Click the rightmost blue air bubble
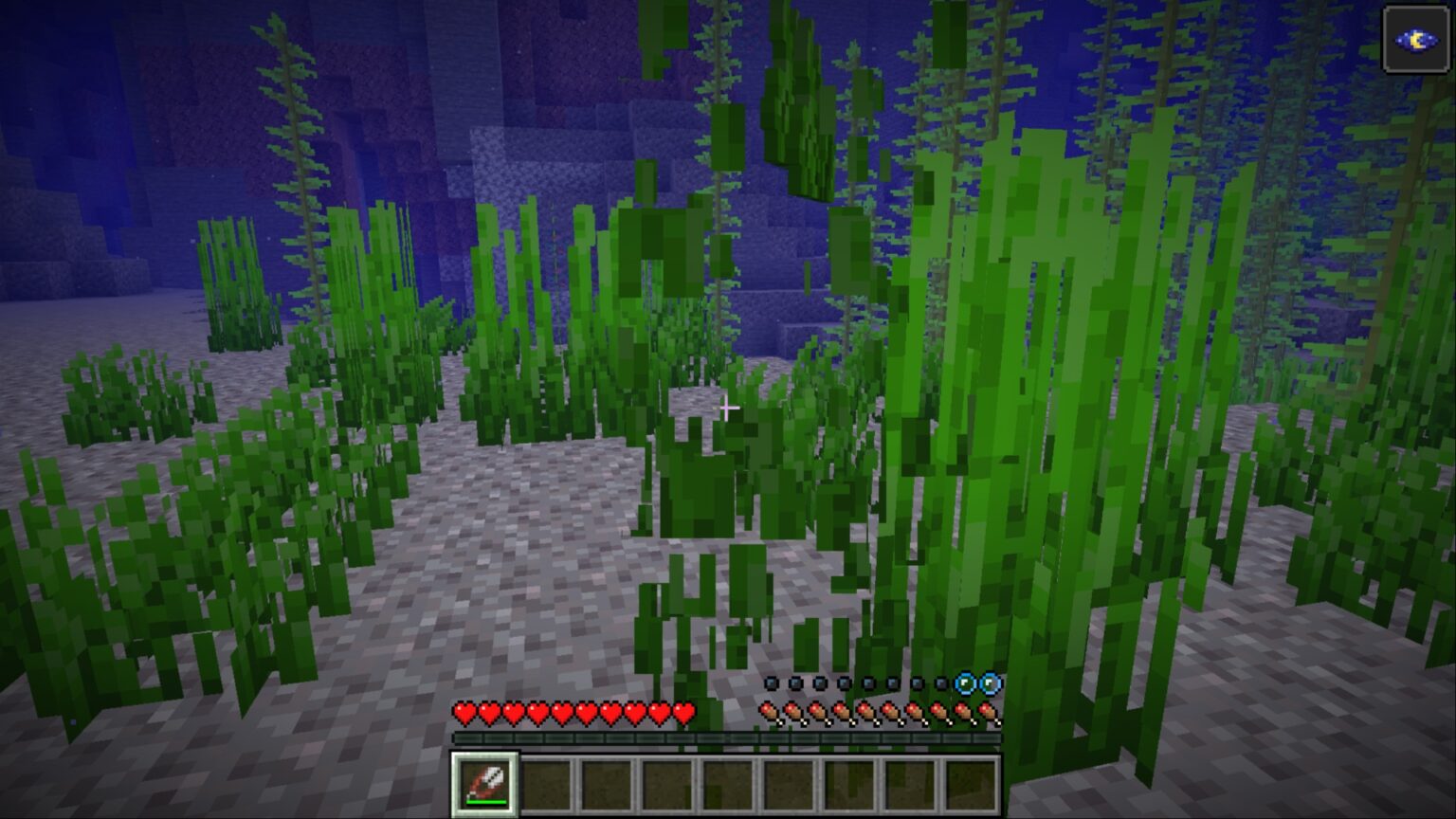This screenshot has height=819, width=1456. coord(989,684)
